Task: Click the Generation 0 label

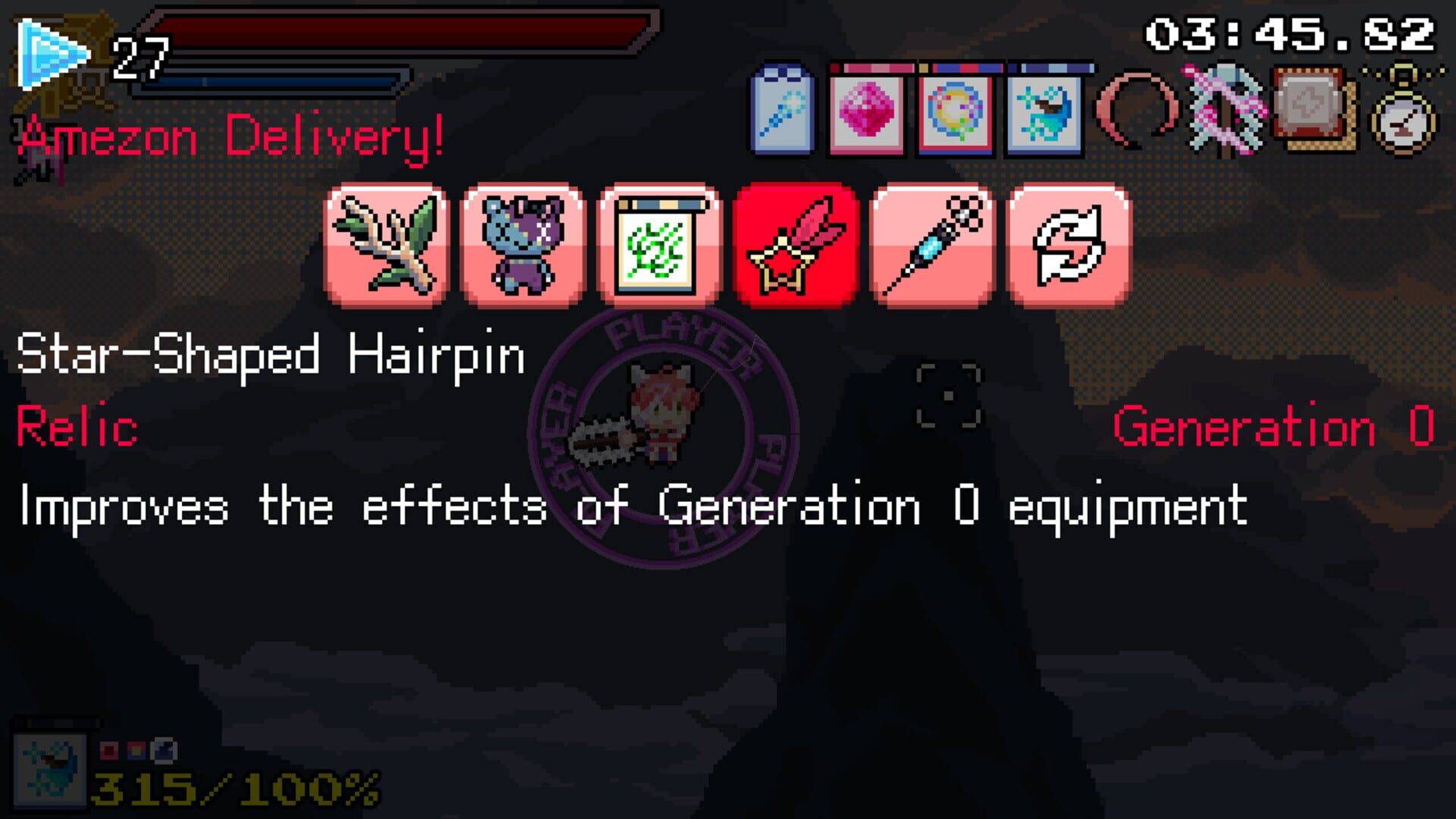Action: 1274,429
